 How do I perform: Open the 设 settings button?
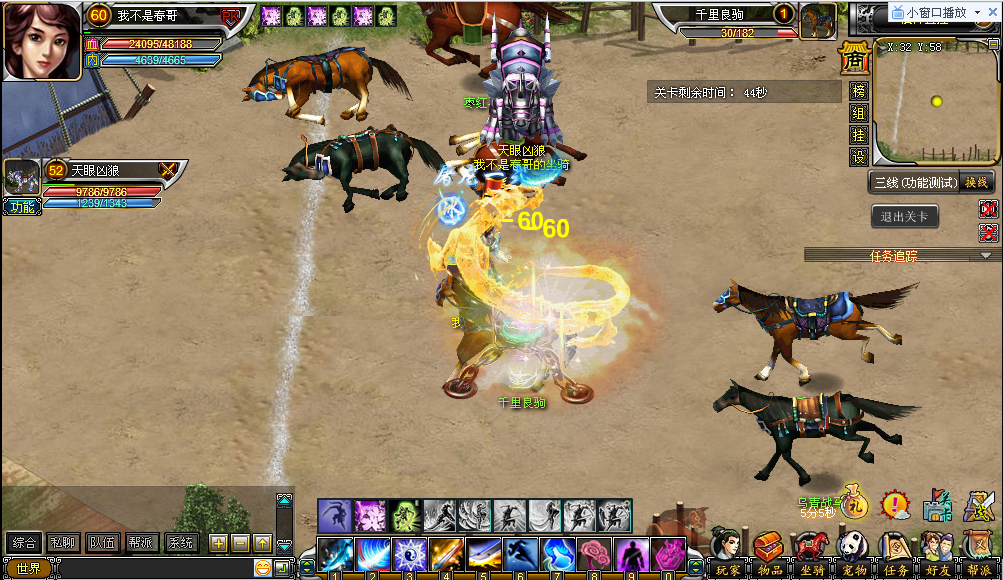coord(858,157)
